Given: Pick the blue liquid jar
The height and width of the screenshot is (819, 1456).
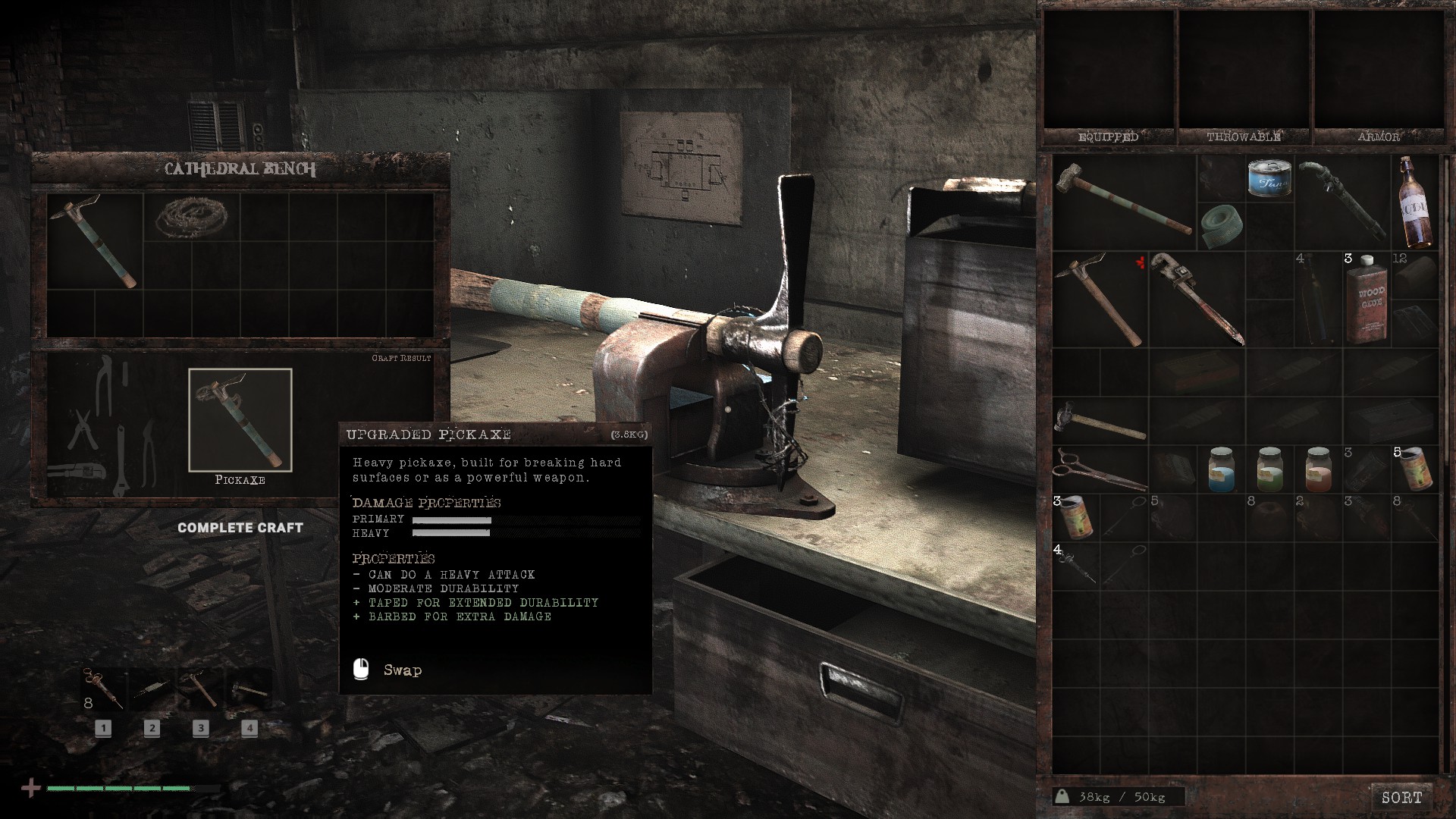Looking at the screenshot, I should point(1221,469).
